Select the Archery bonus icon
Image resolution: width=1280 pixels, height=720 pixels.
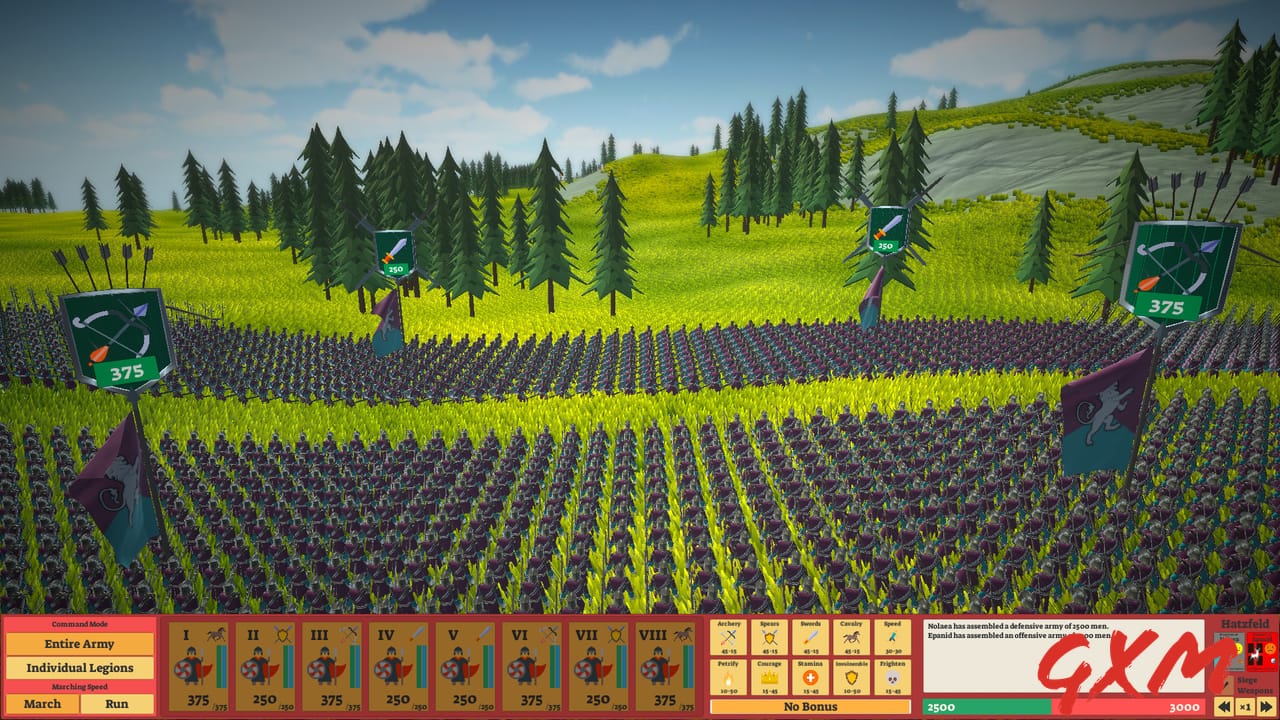pyautogui.click(x=729, y=637)
